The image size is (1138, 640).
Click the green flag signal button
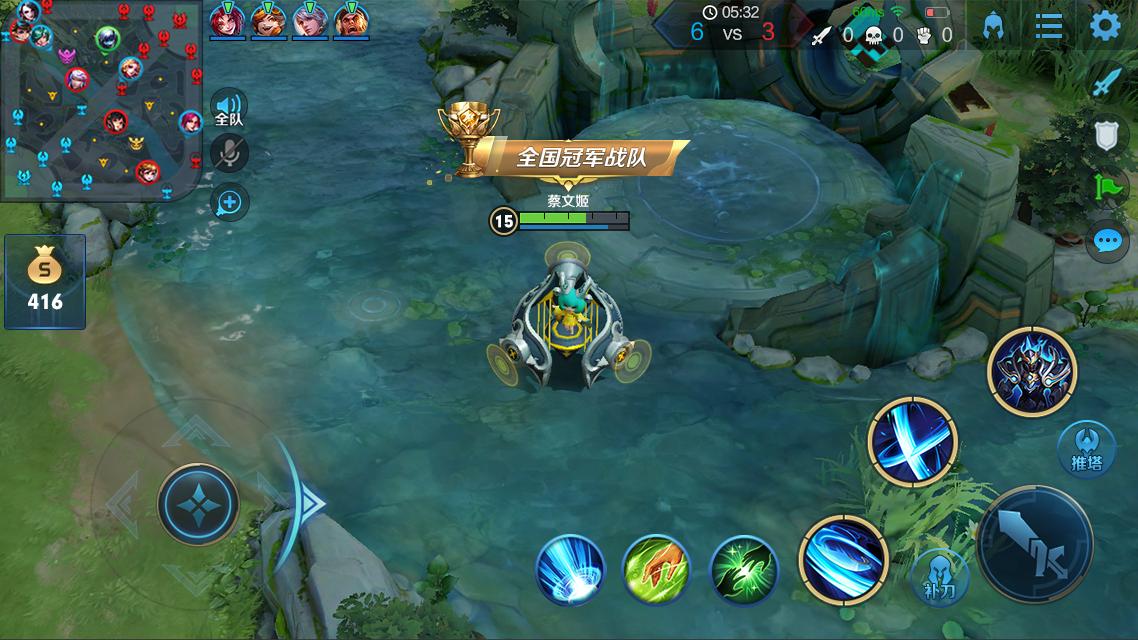pyautogui.click(x=1107, y=187)
